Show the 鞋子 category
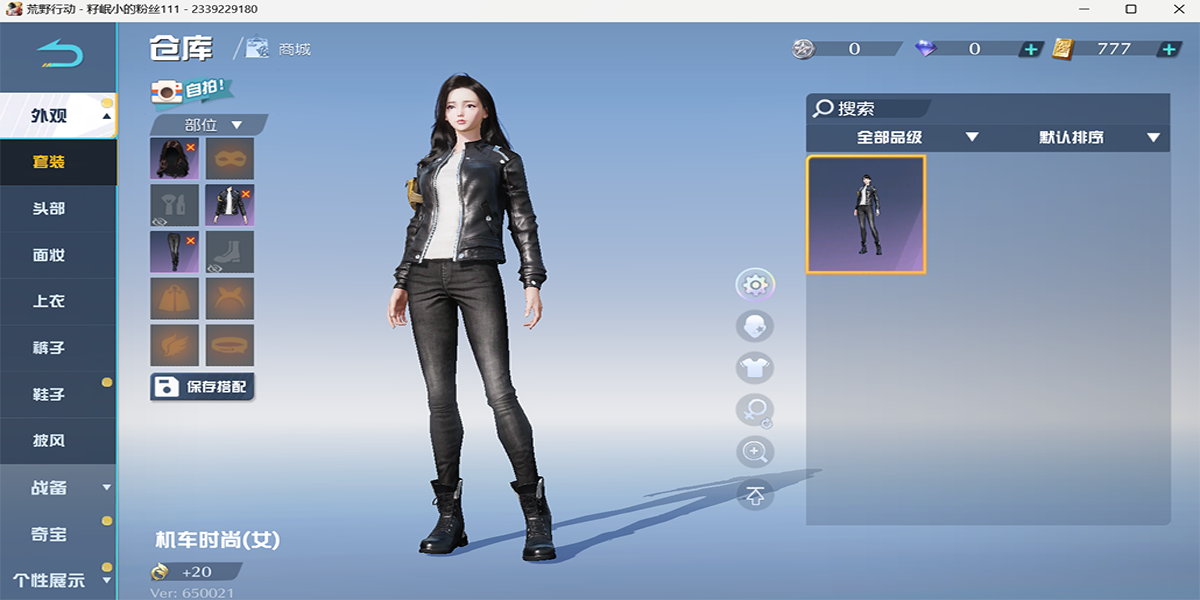This screenshot has height=600, width=1200. [48, 394]
